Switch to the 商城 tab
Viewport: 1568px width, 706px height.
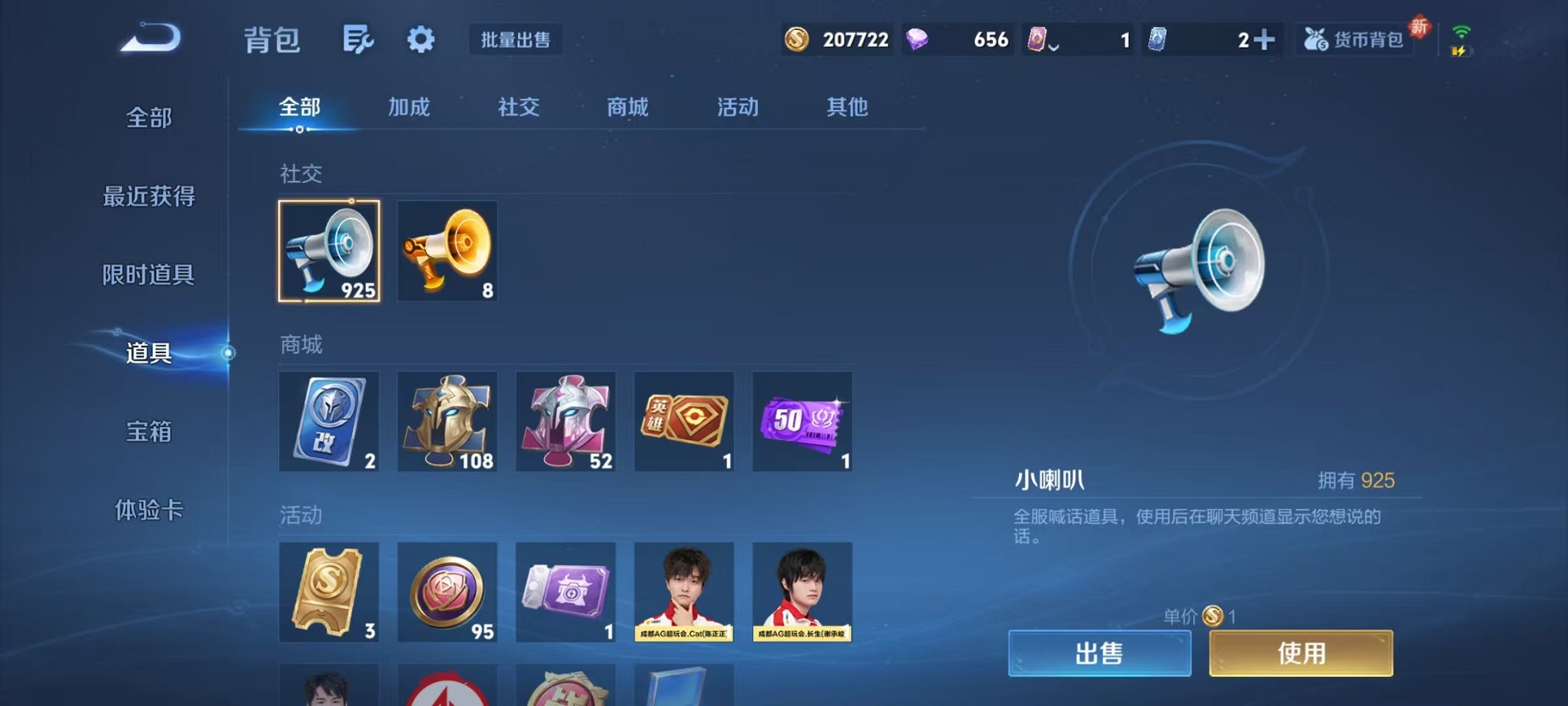[628, 108]
